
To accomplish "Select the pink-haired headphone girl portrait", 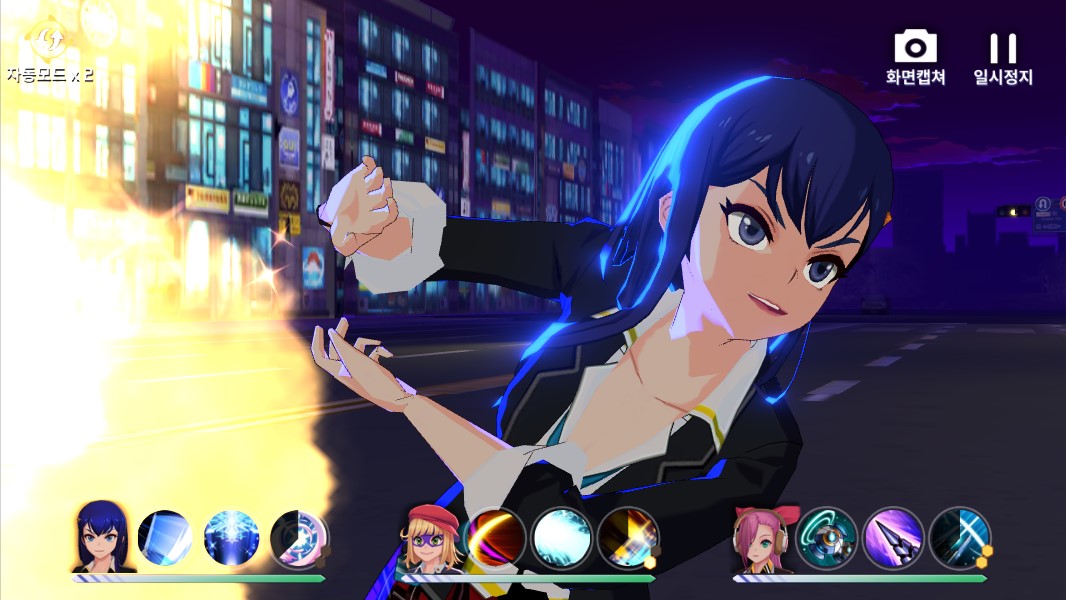I will (x=763, y=538).
